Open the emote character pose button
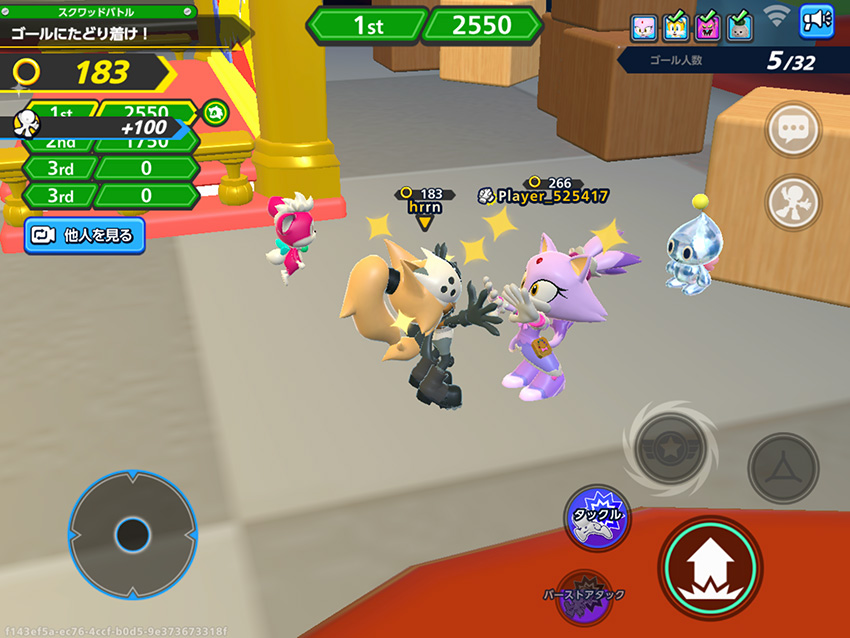 point(794,203)
